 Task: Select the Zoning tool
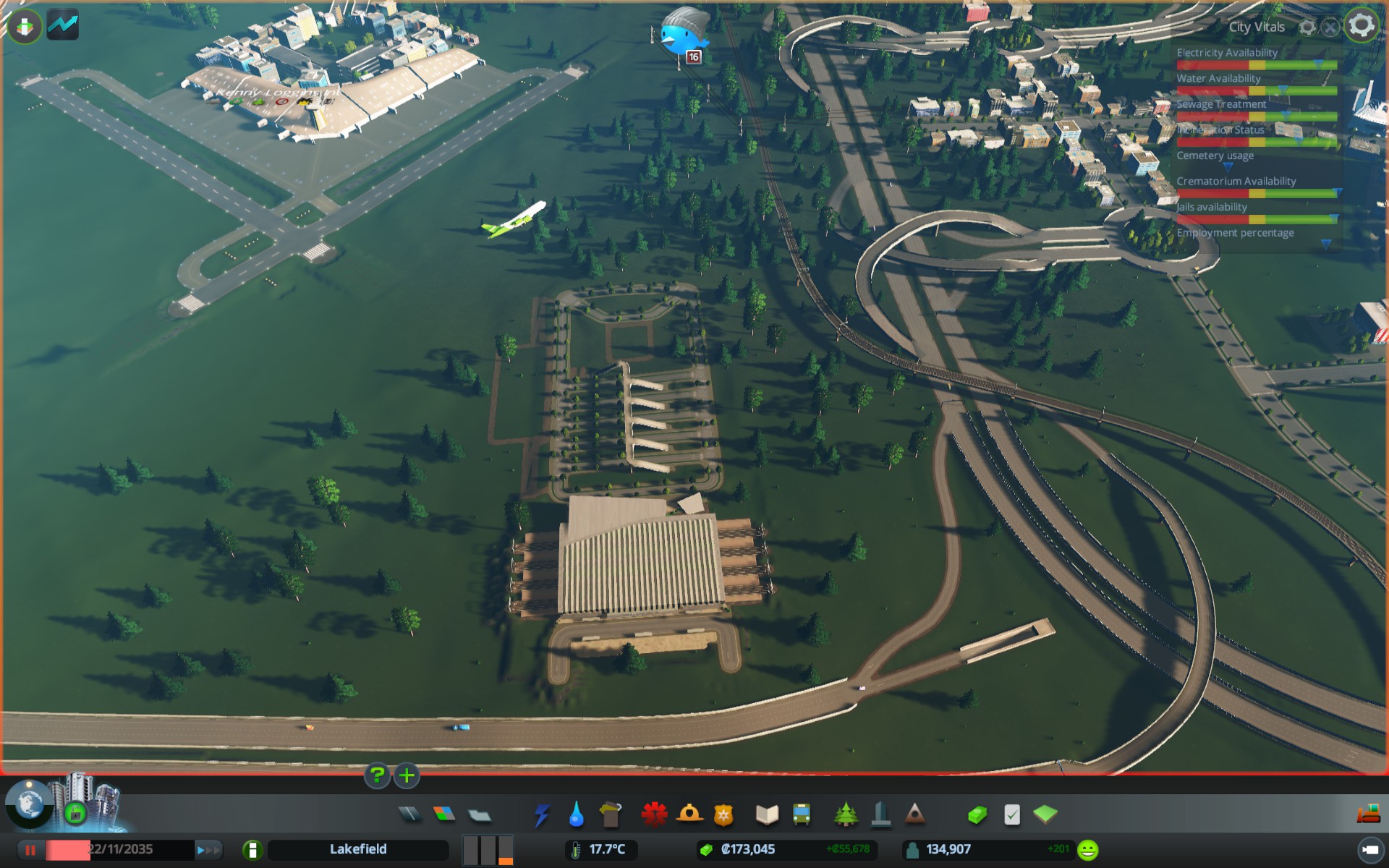click(444, 814)
